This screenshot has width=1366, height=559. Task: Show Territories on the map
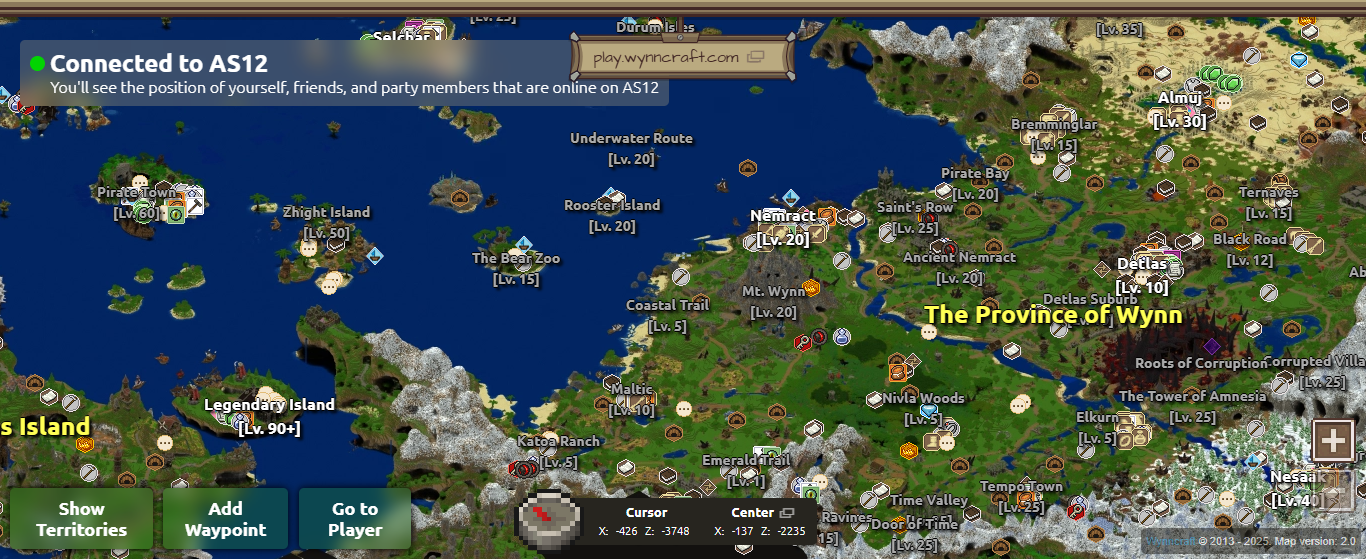(x=81, y=519)
